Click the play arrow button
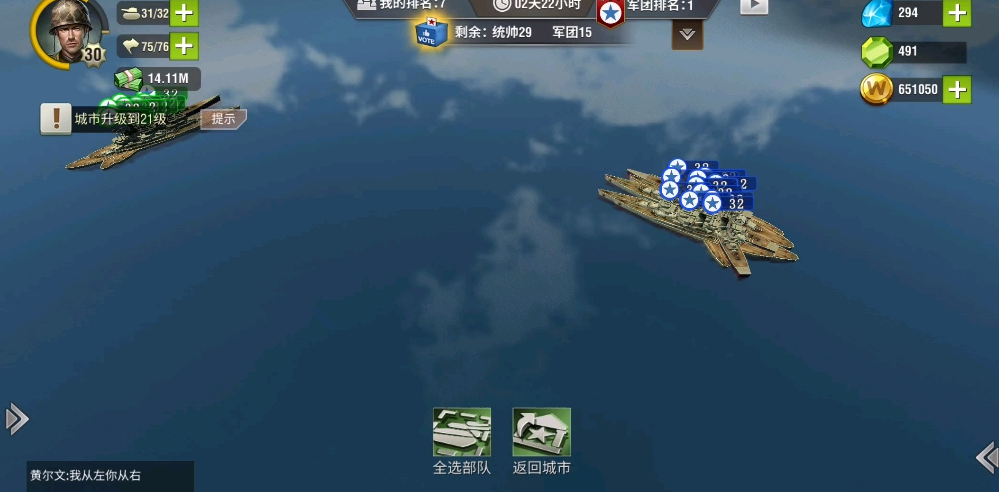The image size is (999, 492). [x=754, y=6]
